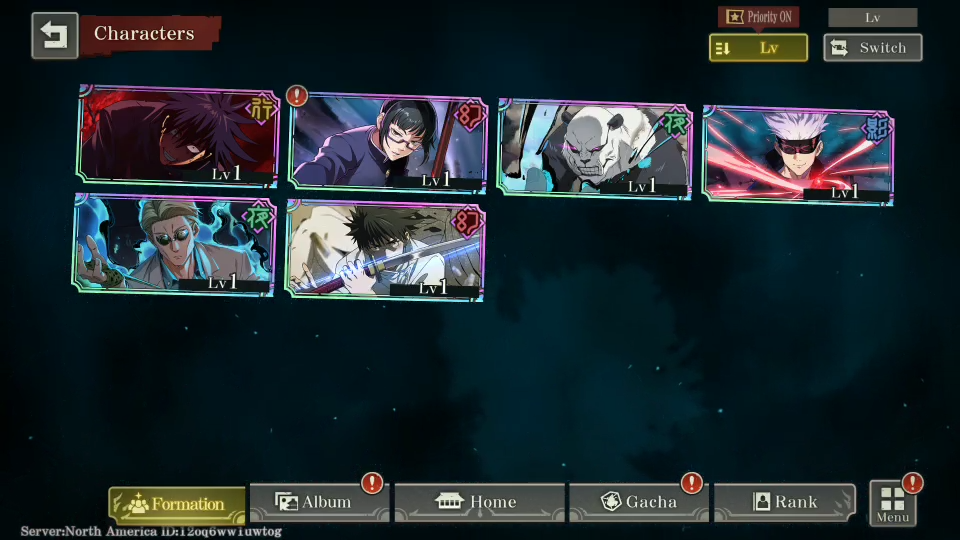The width and height of the screenshot is (960, 540).
Task: Open the Gacha tab
Action: click(639, 502)
